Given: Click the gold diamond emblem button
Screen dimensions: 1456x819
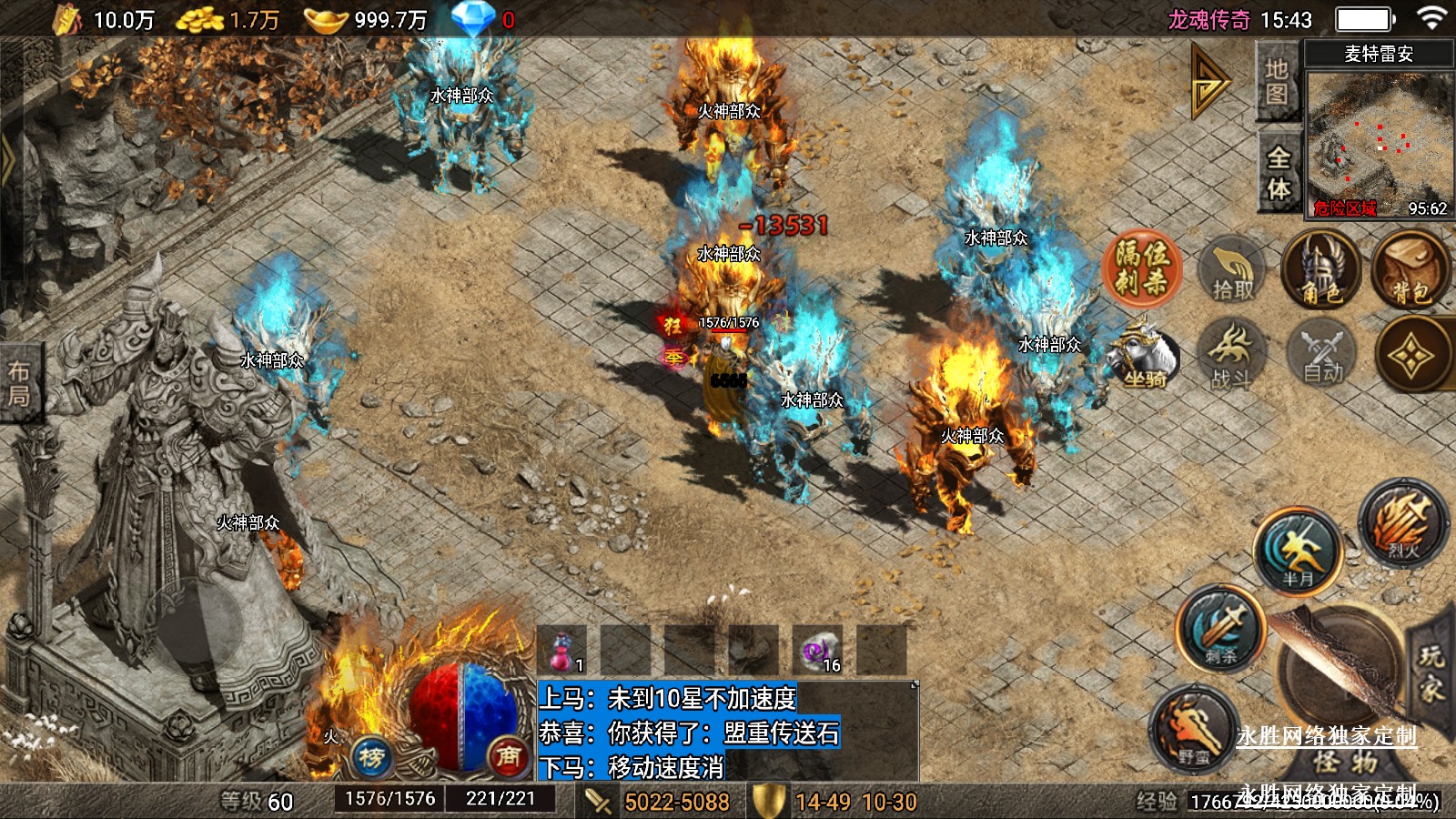Looking at the screenshot, I should 1411,356.
